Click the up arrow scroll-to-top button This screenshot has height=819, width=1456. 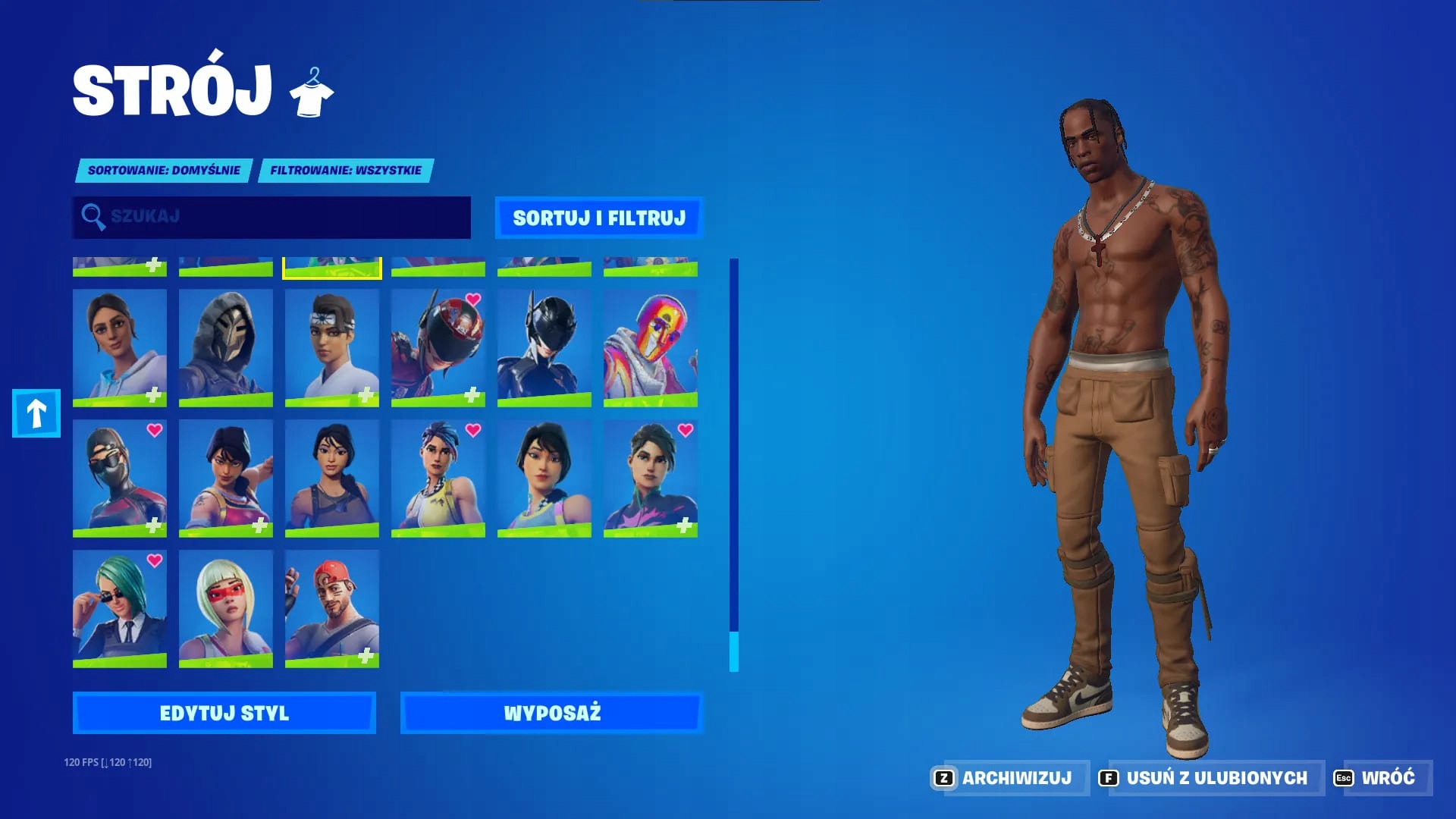pyautogui.click(x=35, y=414)
